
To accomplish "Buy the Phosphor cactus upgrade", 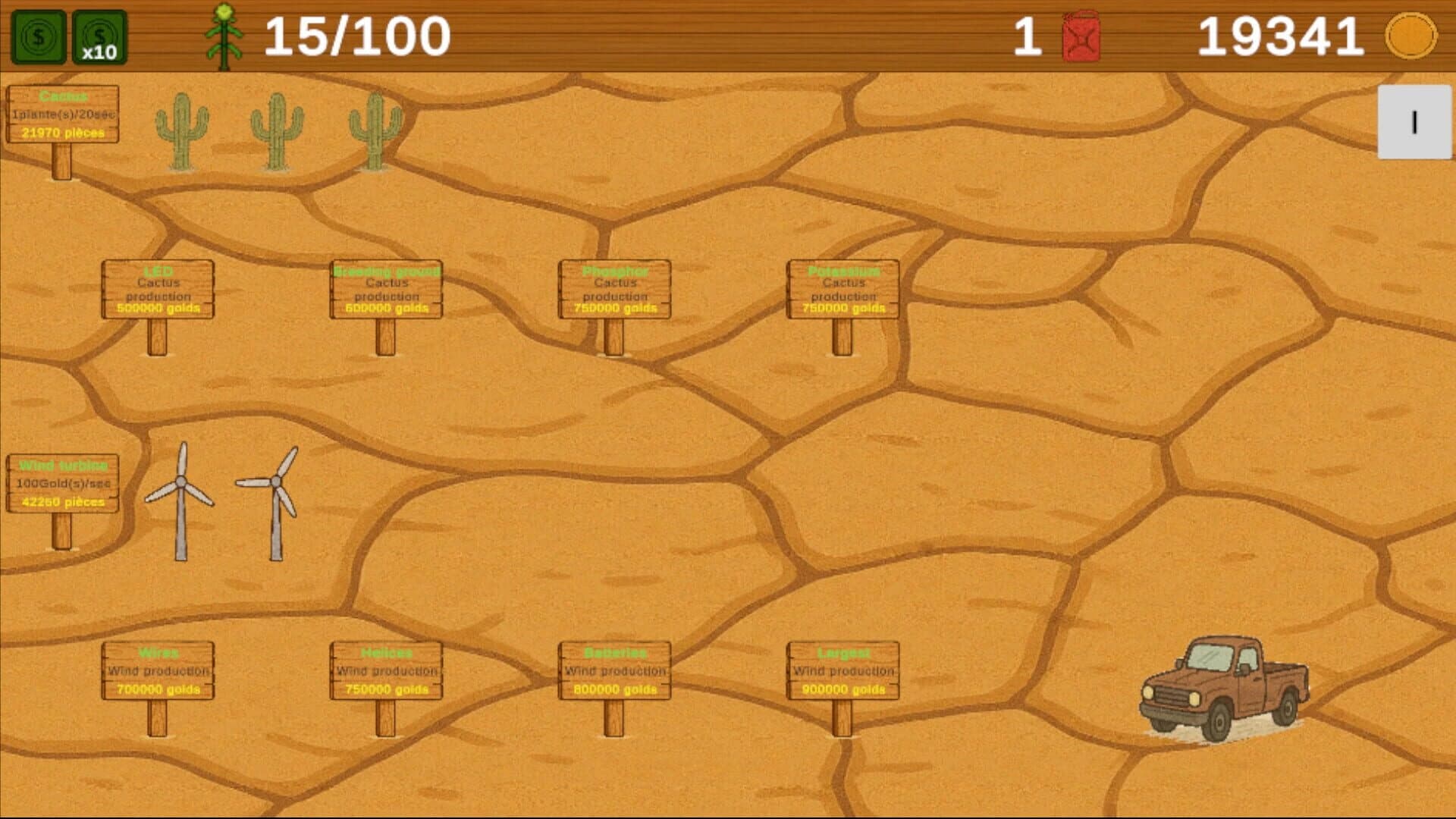I will click(x=614, y=290).
